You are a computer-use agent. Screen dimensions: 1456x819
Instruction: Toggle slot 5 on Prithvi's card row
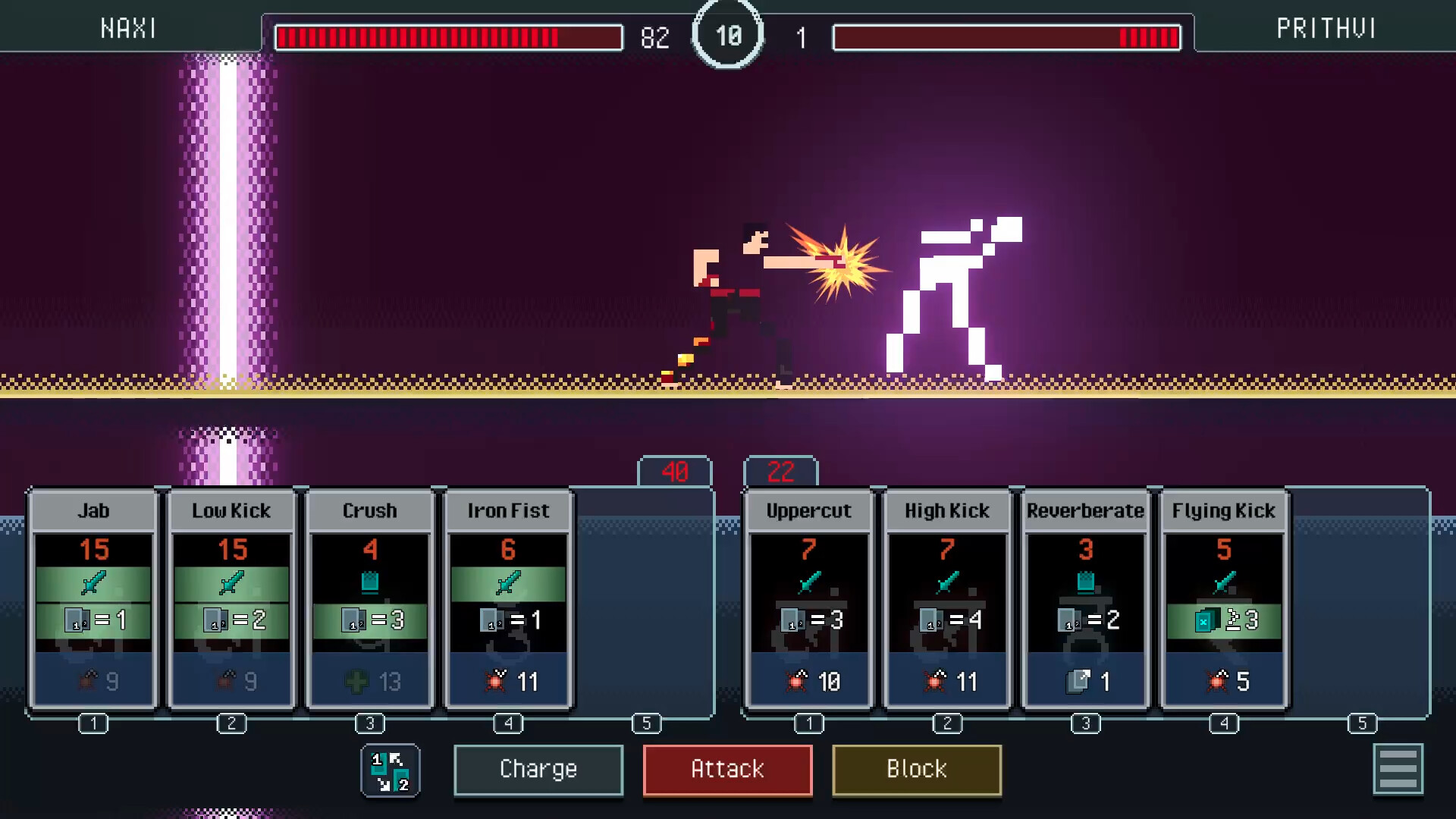[x=1362, y=724]
